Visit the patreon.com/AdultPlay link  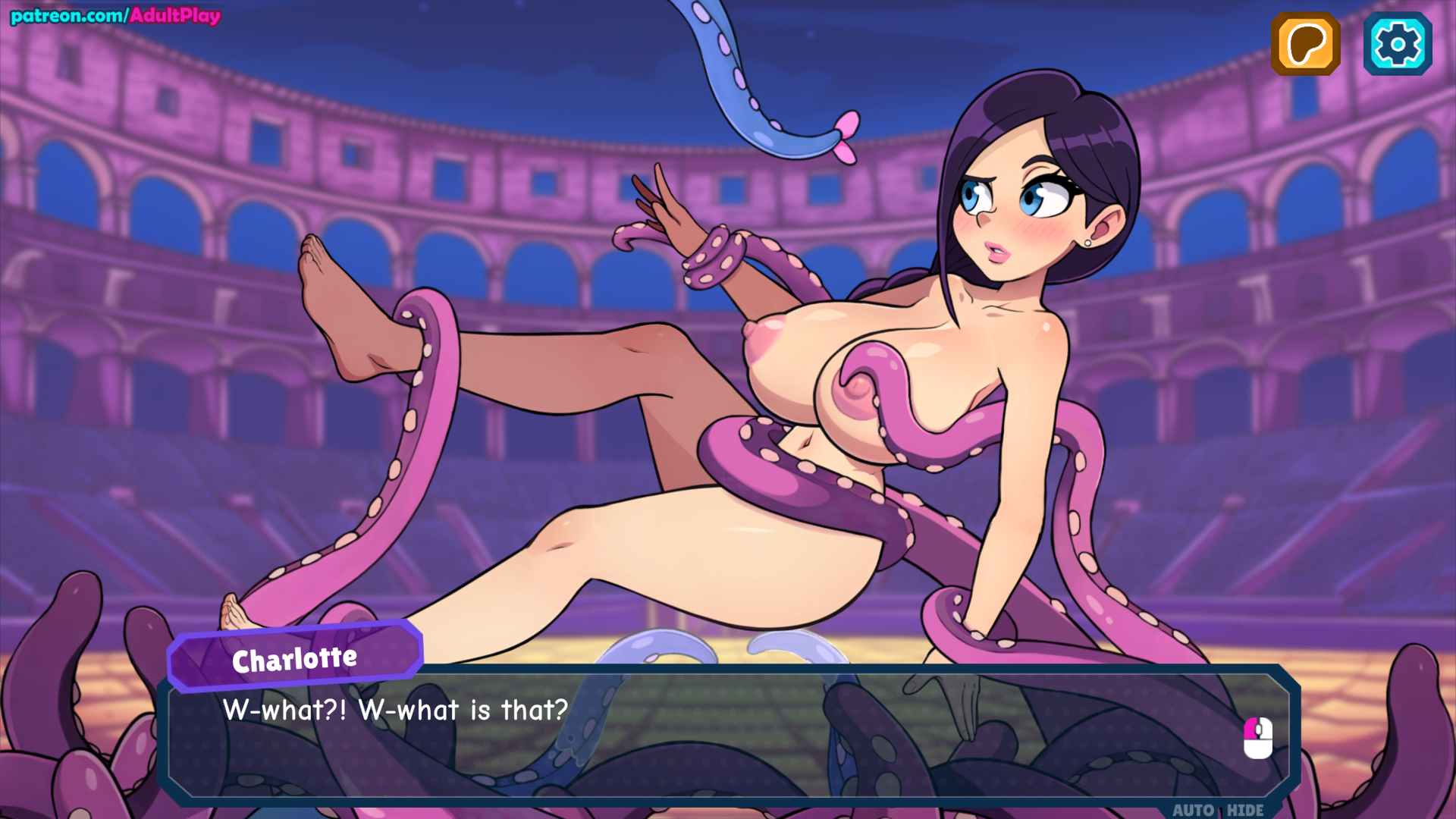(x=115, y=15)
